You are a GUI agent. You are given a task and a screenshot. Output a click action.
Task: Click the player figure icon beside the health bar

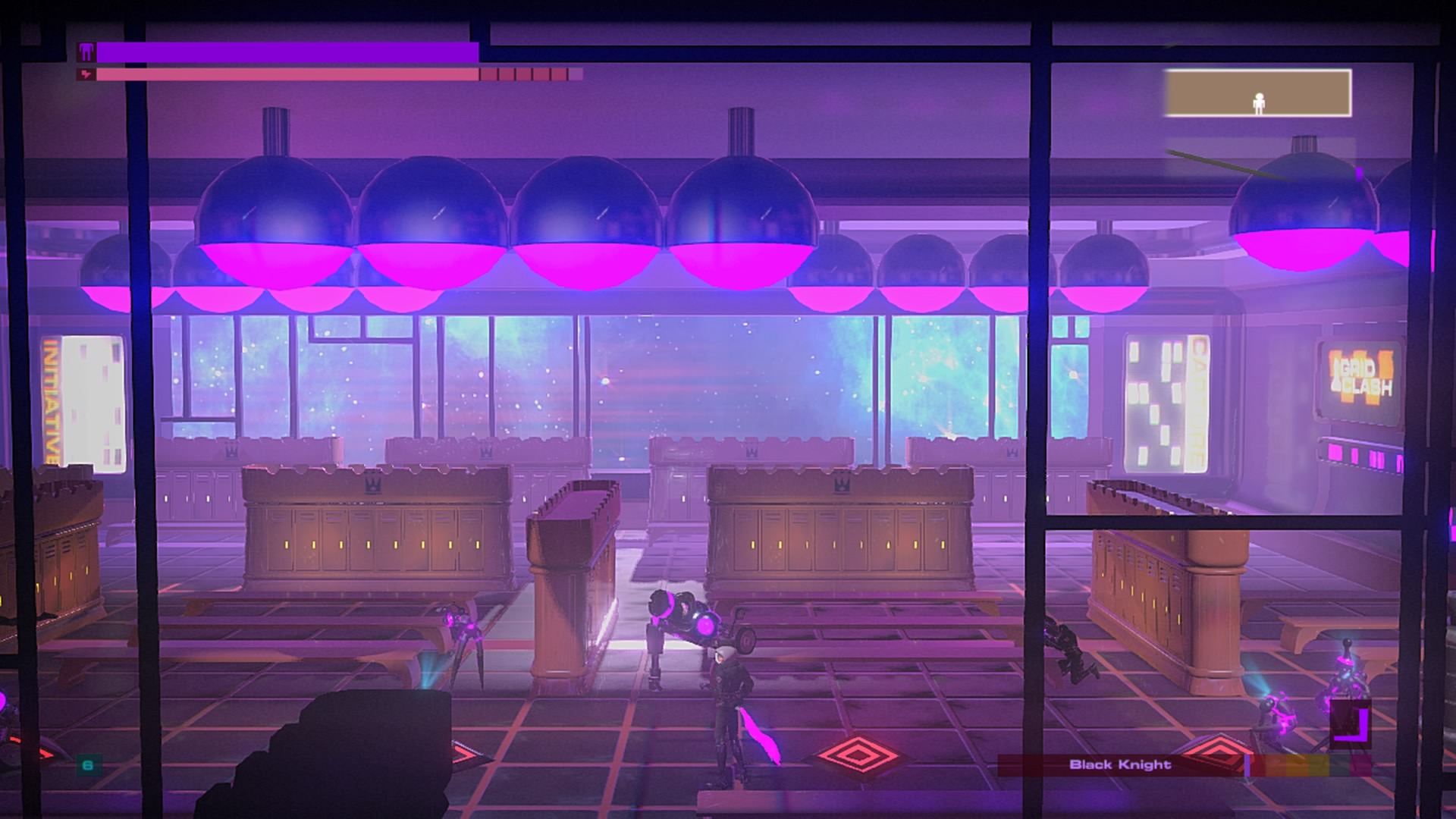click(86, 52)
